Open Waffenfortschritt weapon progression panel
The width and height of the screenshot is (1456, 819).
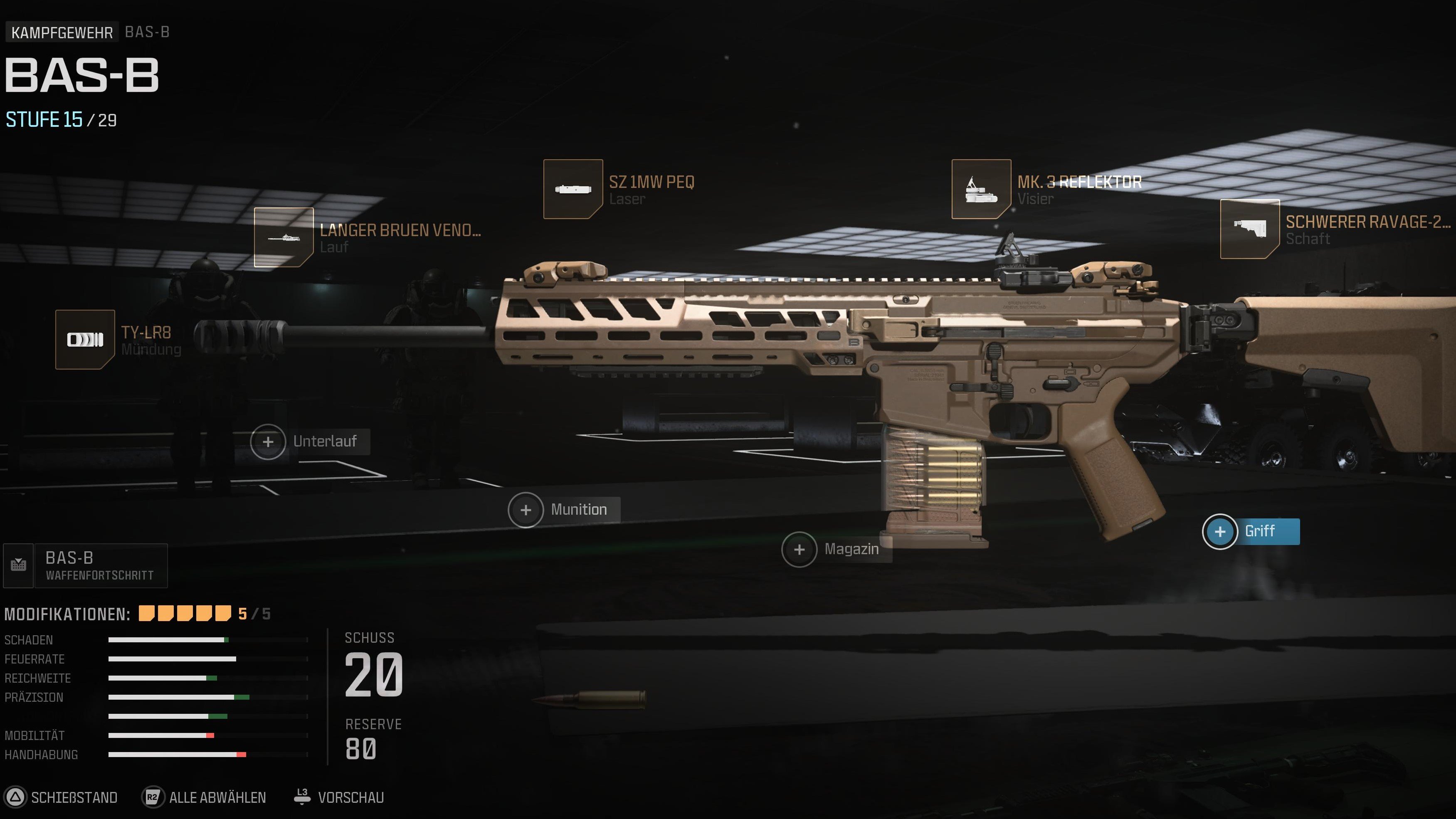[x=99, y=565]
